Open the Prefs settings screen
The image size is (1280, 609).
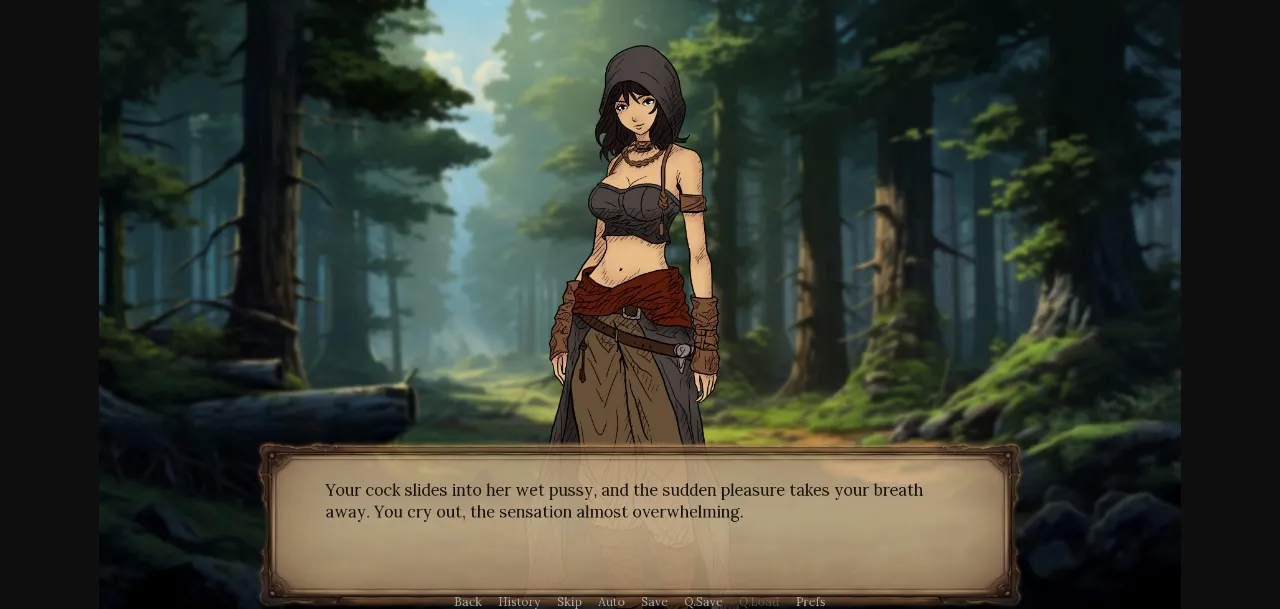(x=810, y=602)
